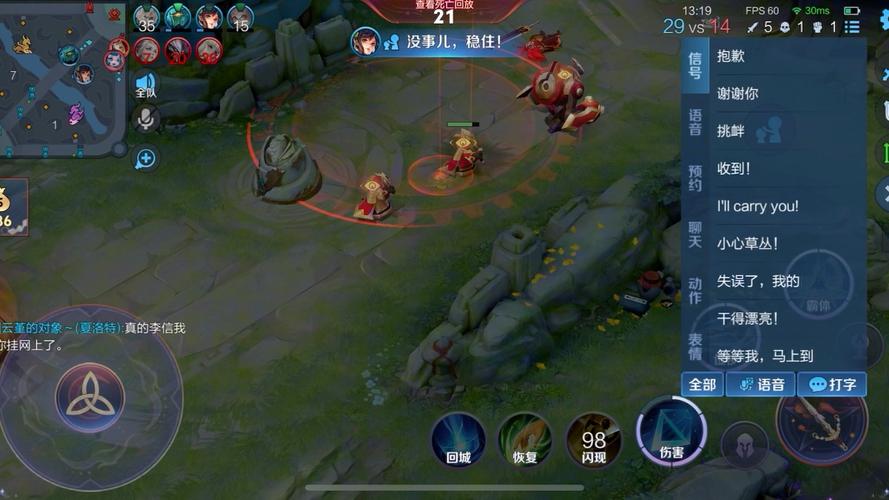Open the 动作 tab
Image resolution: width=889 pixels, height=500 pixels.
click(695, 291)
